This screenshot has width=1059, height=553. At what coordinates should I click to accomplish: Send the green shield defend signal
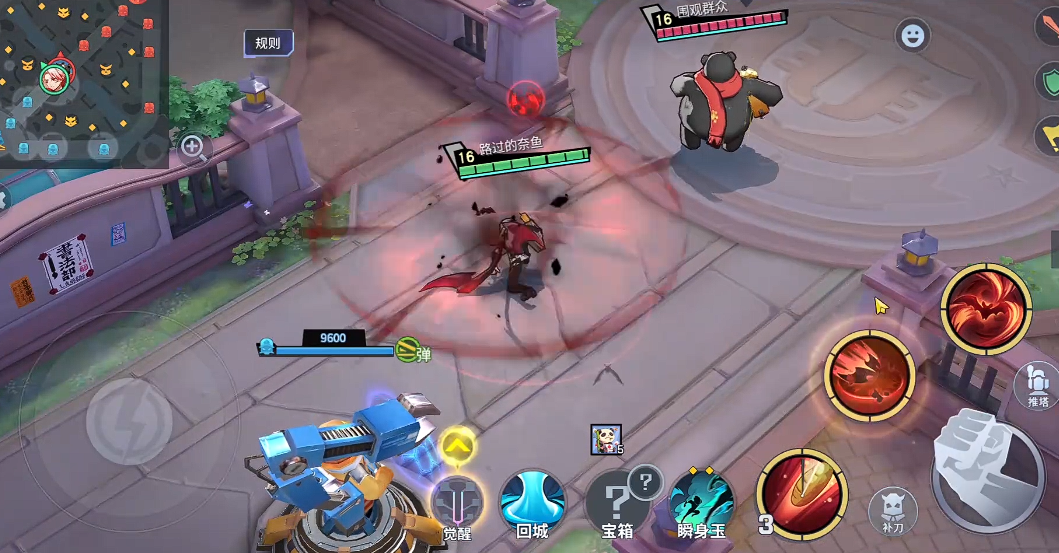pyautogui.click(x=1049, y=82)
